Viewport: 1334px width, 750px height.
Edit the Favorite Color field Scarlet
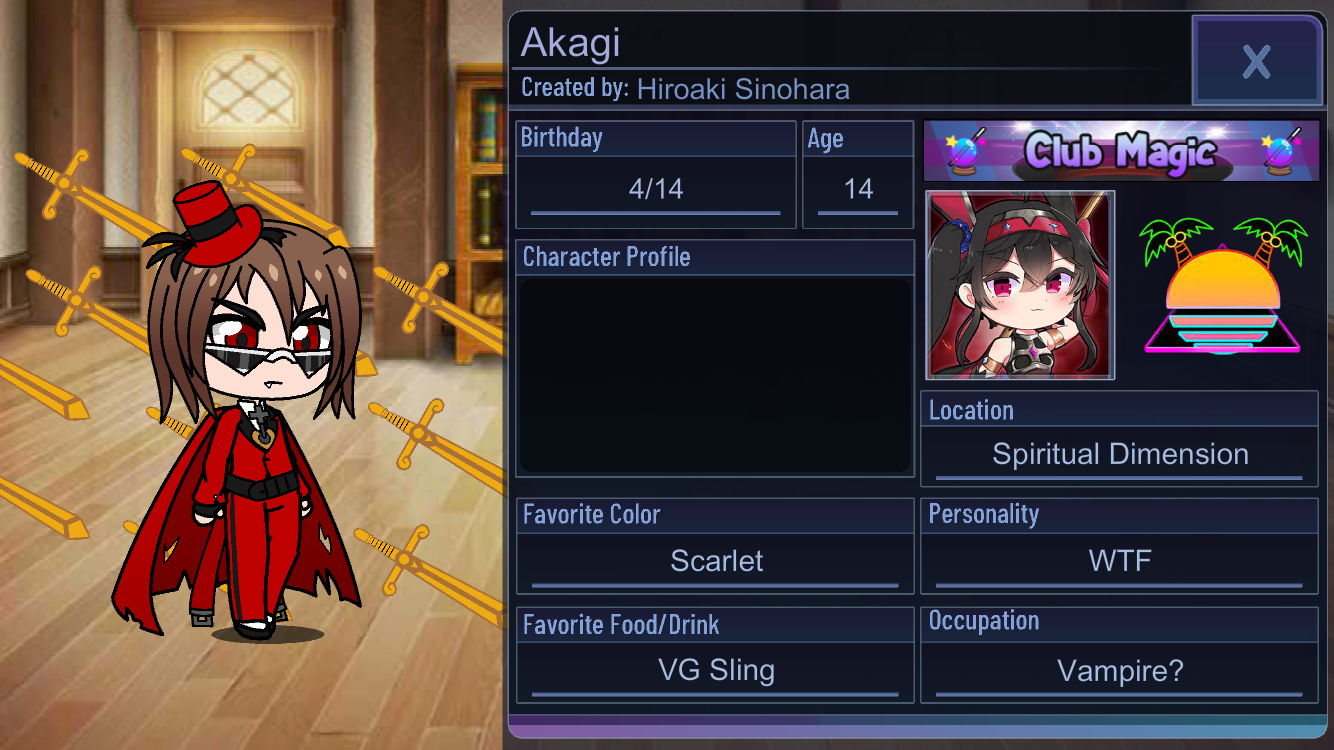tap(716, 561)
